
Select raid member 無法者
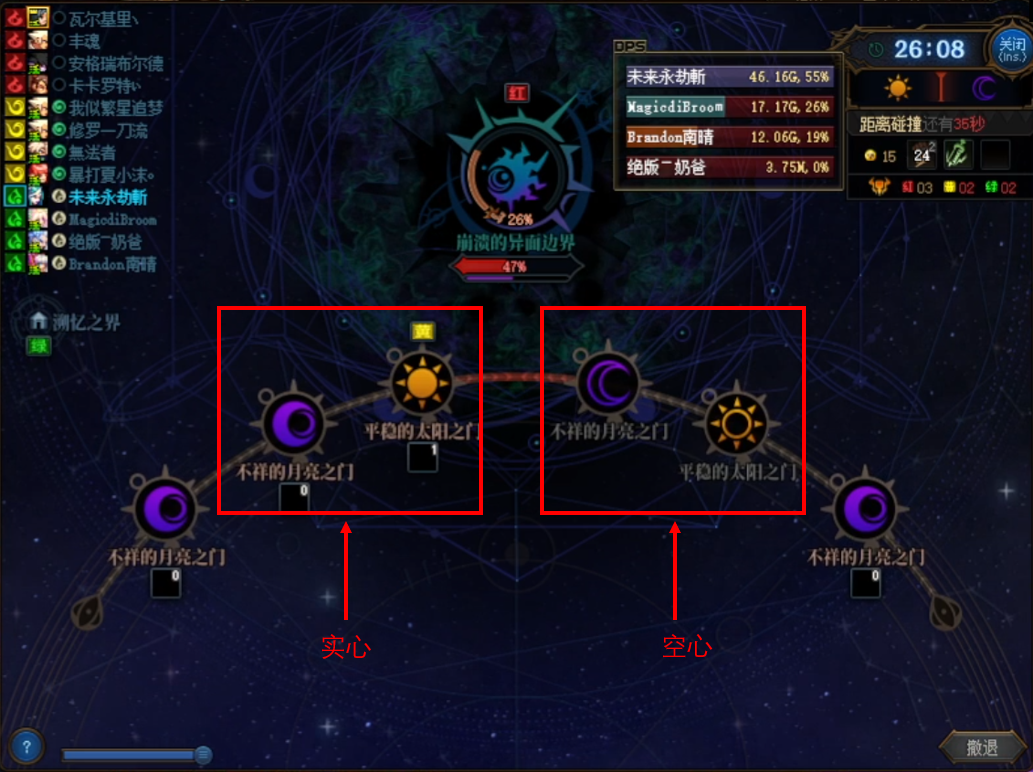[x=92, y=153]
